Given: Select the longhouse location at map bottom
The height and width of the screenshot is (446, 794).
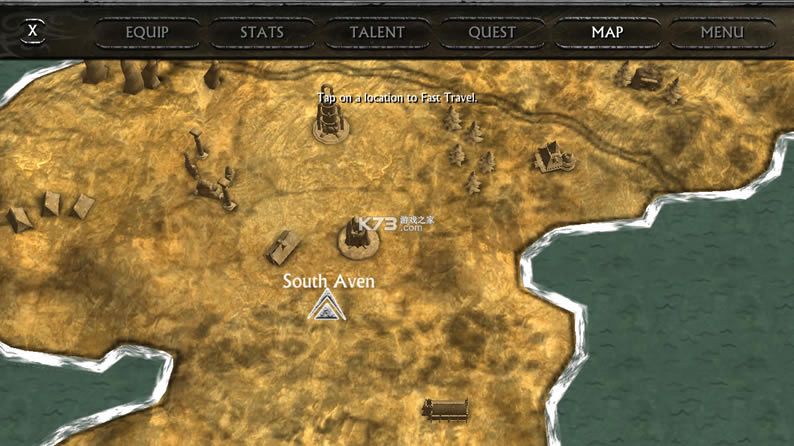Looking at the screenshot, I should tap(446, 408).
